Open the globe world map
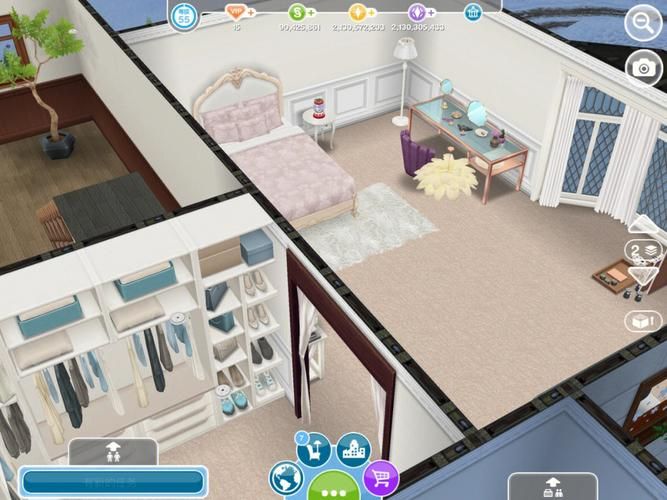667x500 pixels. (x=286, y=478)
